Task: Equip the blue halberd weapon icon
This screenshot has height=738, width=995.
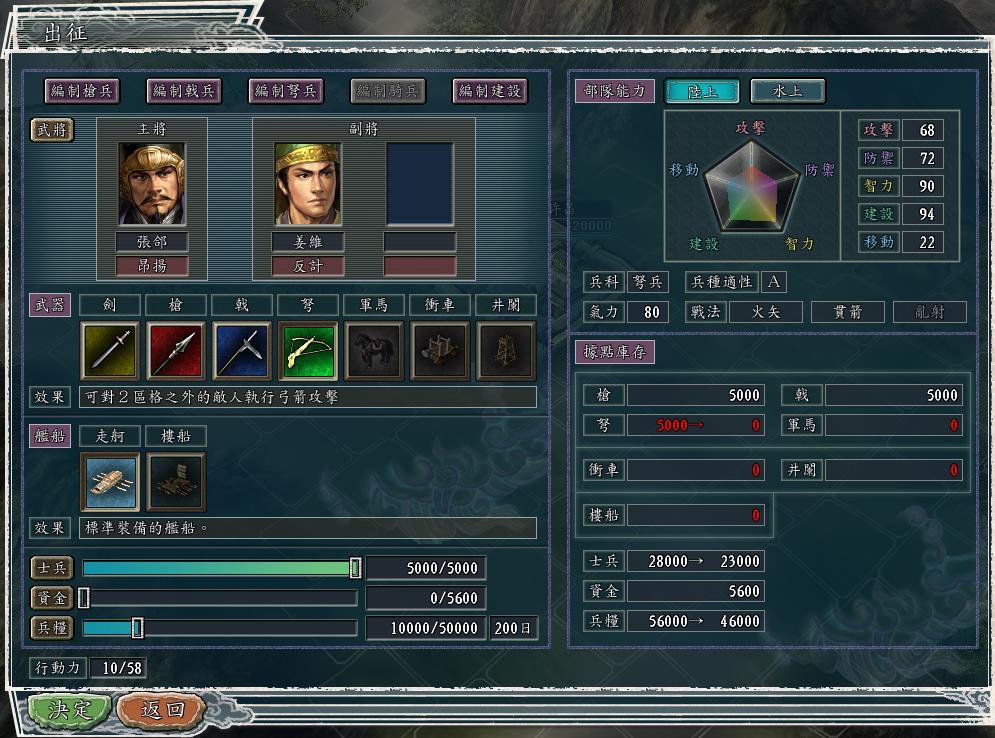Action: pos(242,351)
